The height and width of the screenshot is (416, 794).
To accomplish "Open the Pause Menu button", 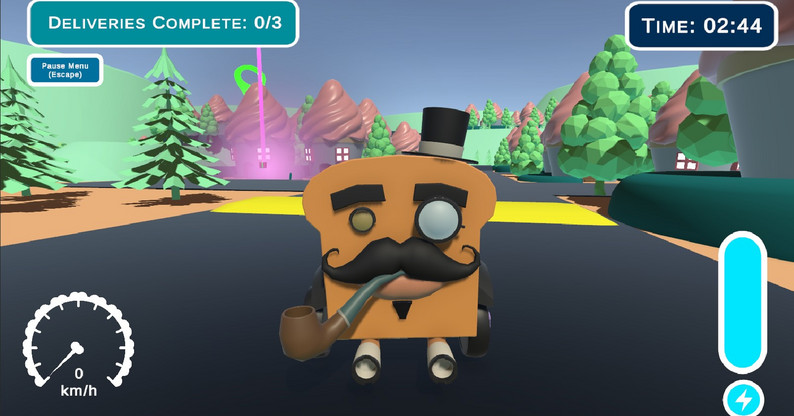I will tap(65, 69).
